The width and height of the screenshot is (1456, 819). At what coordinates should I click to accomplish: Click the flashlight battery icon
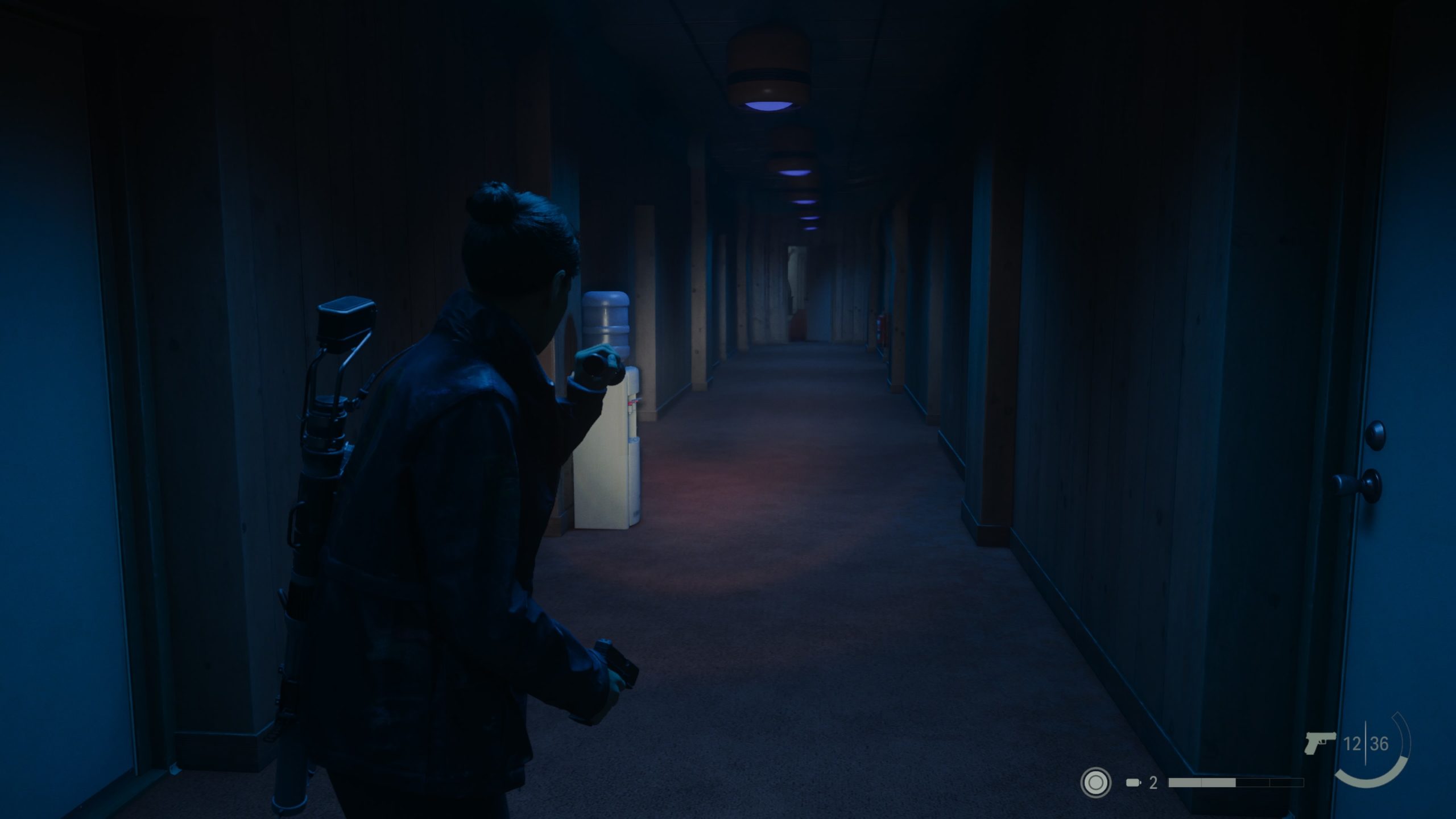(1134, 783)
